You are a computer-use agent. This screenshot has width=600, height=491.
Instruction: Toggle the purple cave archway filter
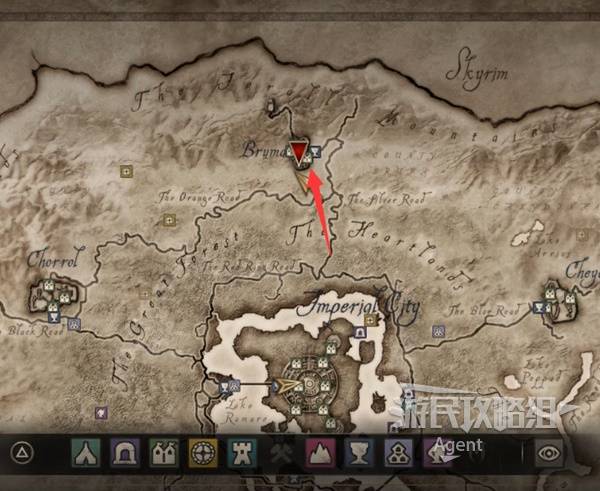[x=123, y=454]
